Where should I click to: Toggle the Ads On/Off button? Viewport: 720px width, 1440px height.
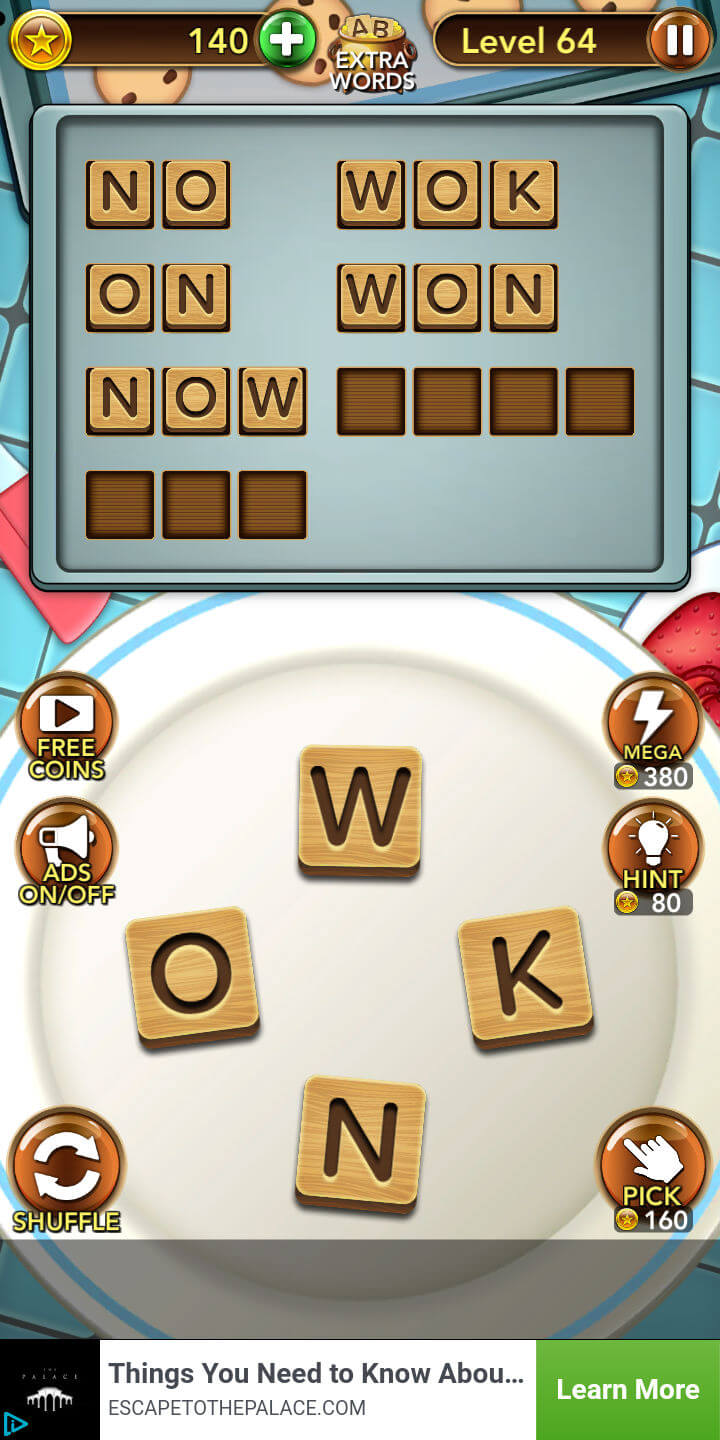coord(67,851)
